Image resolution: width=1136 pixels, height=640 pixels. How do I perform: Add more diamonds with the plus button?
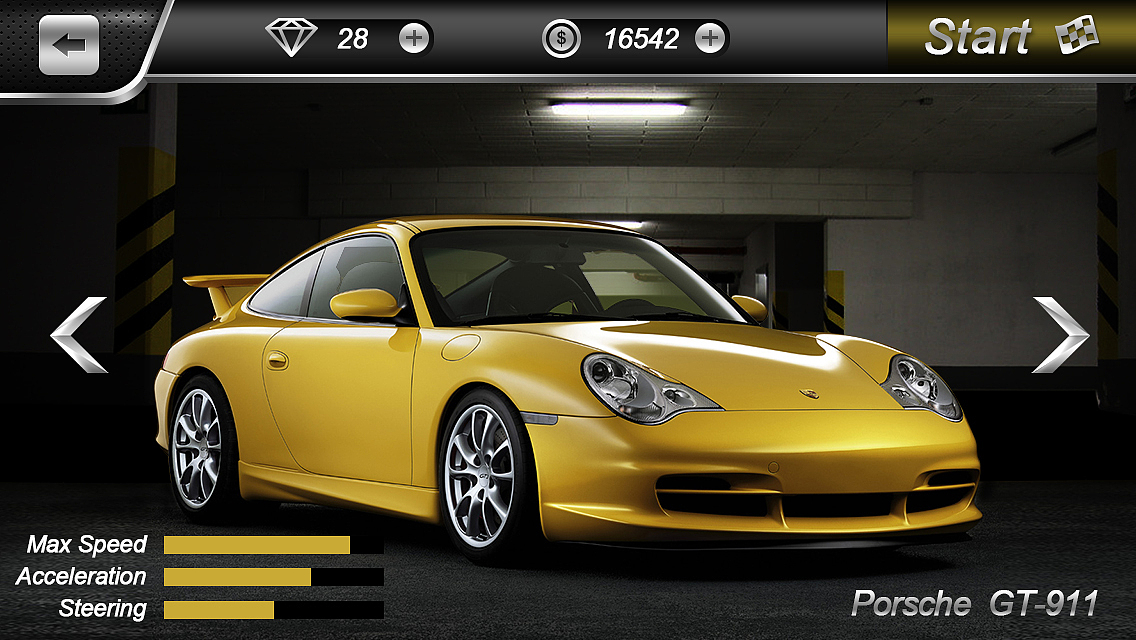414,39
